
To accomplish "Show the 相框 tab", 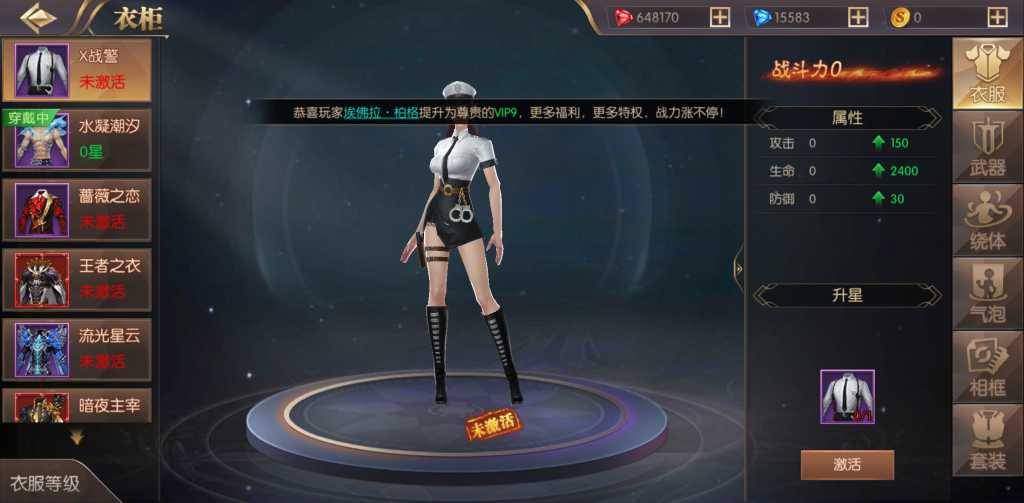I will pyautogui.click(x=987, y=365).
